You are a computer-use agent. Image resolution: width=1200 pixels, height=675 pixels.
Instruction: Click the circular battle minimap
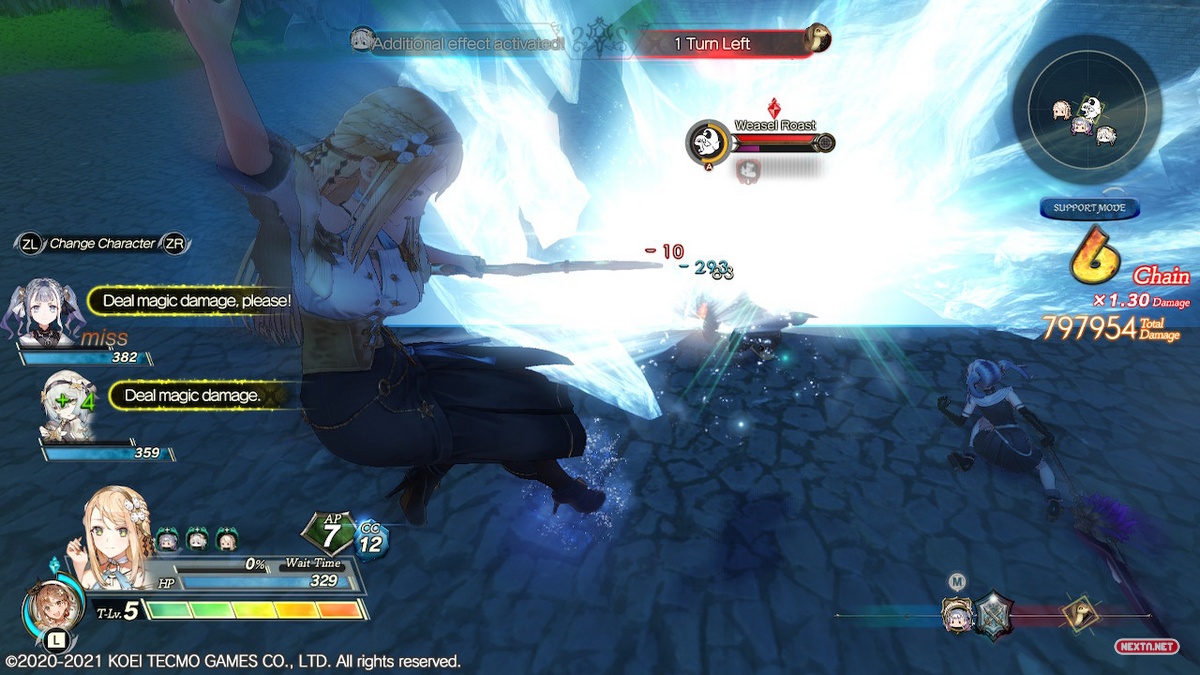1086,110
